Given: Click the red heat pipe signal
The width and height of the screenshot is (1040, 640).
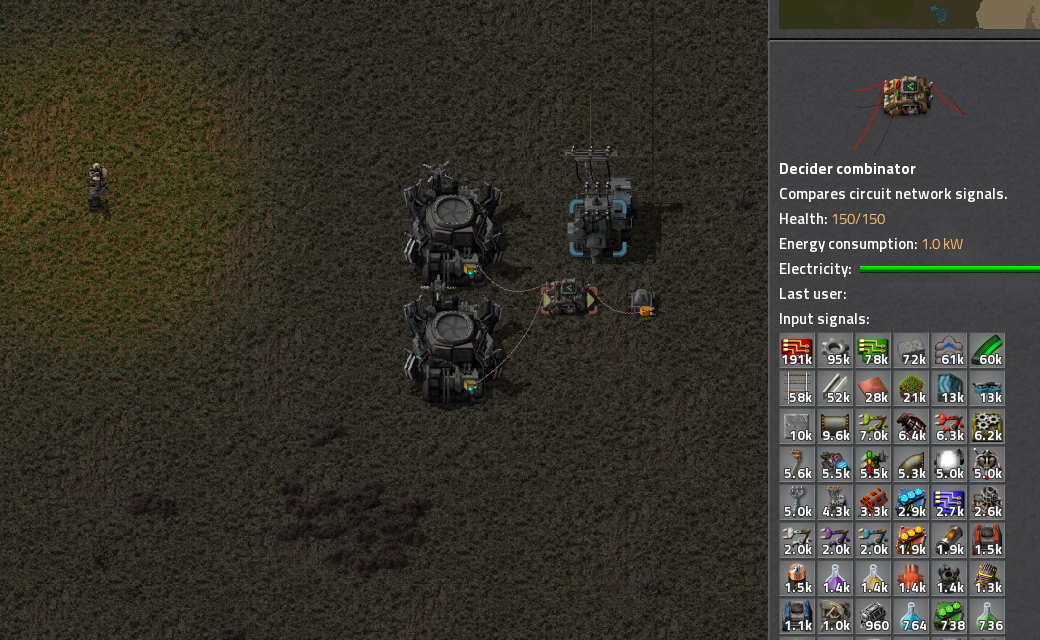Looking at the screenshot, I should point(911,579).
